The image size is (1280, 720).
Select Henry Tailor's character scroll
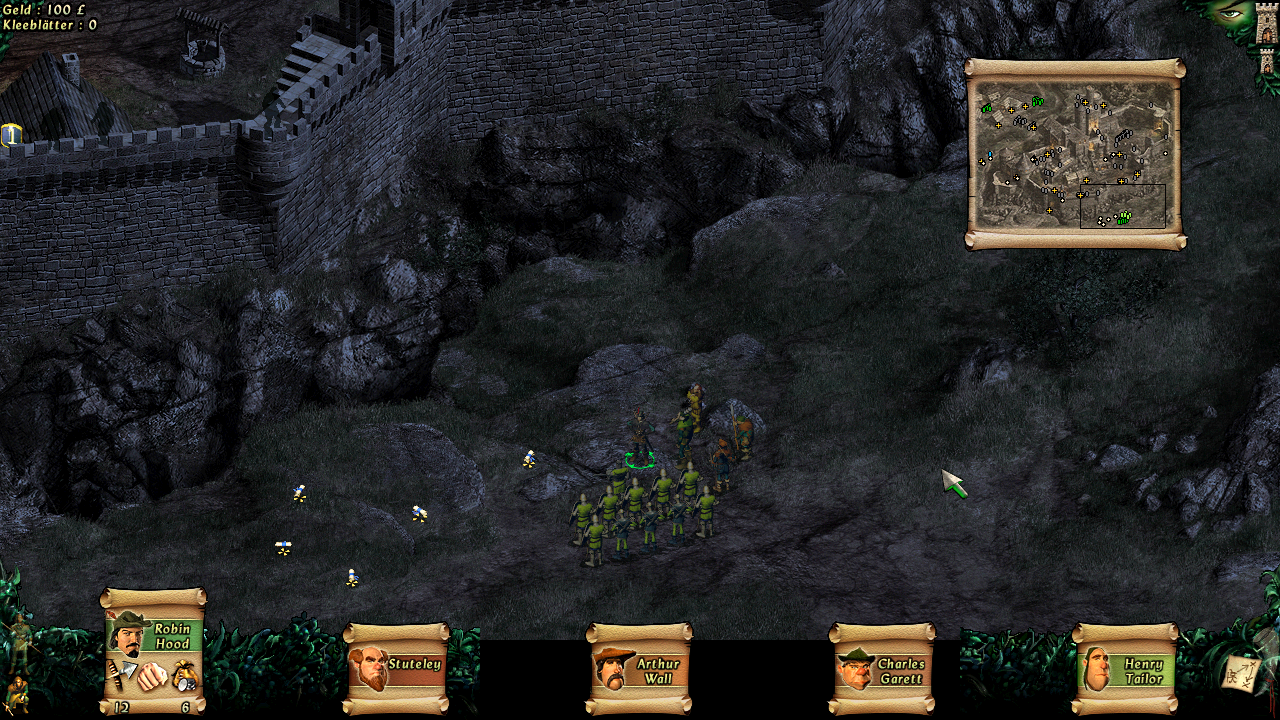coord(1125,669)
